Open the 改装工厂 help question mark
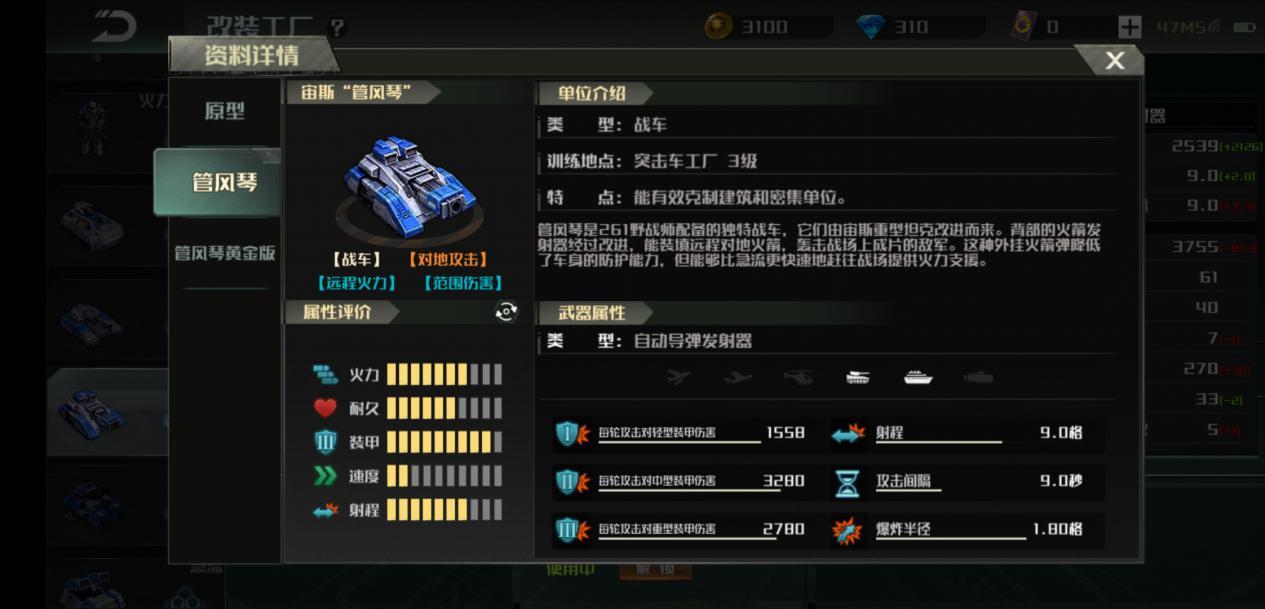The width and height of the screenshot is (1265, 609). click(337, 27)
